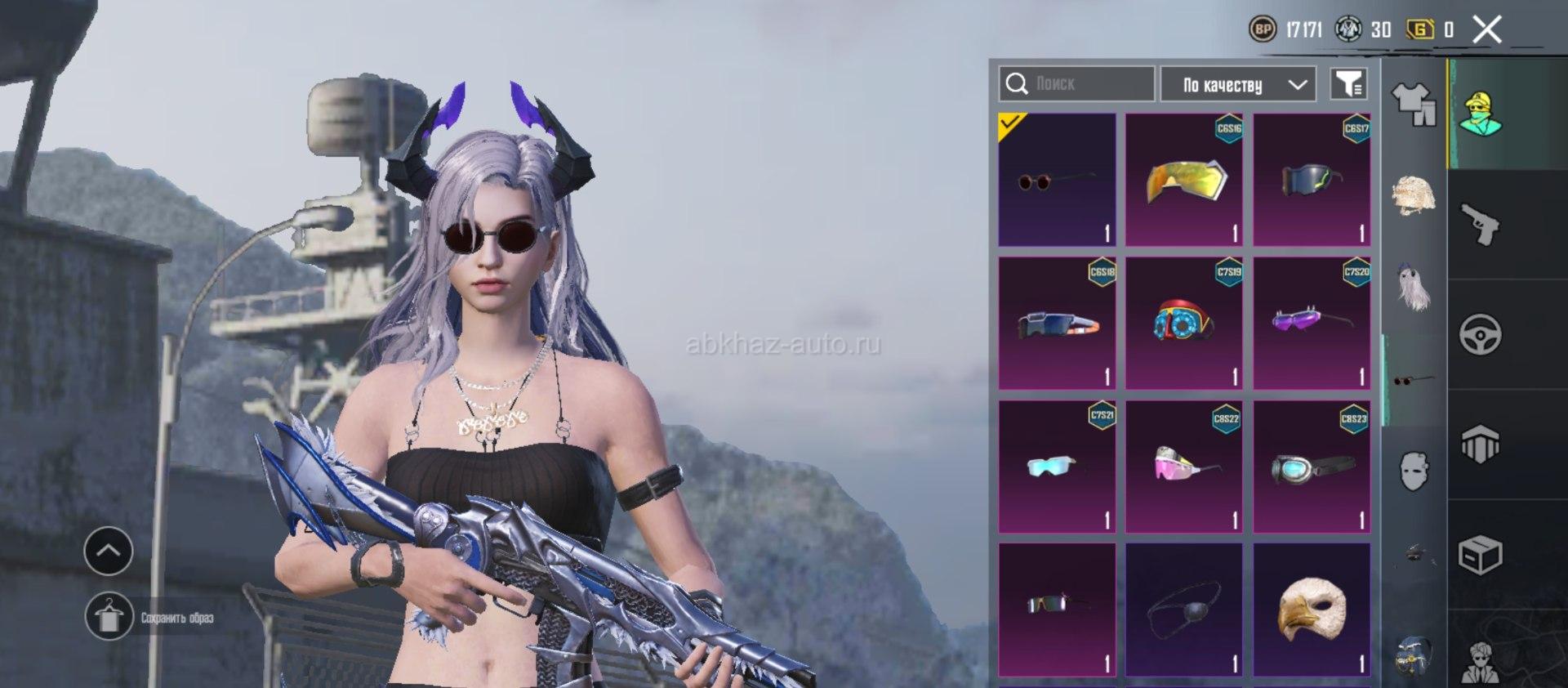The width and height of the screenshot is (1568, 688).
Task: Choose the aviator goggles C8S23
Action: pyautogui.click(x=1312, y=467)
